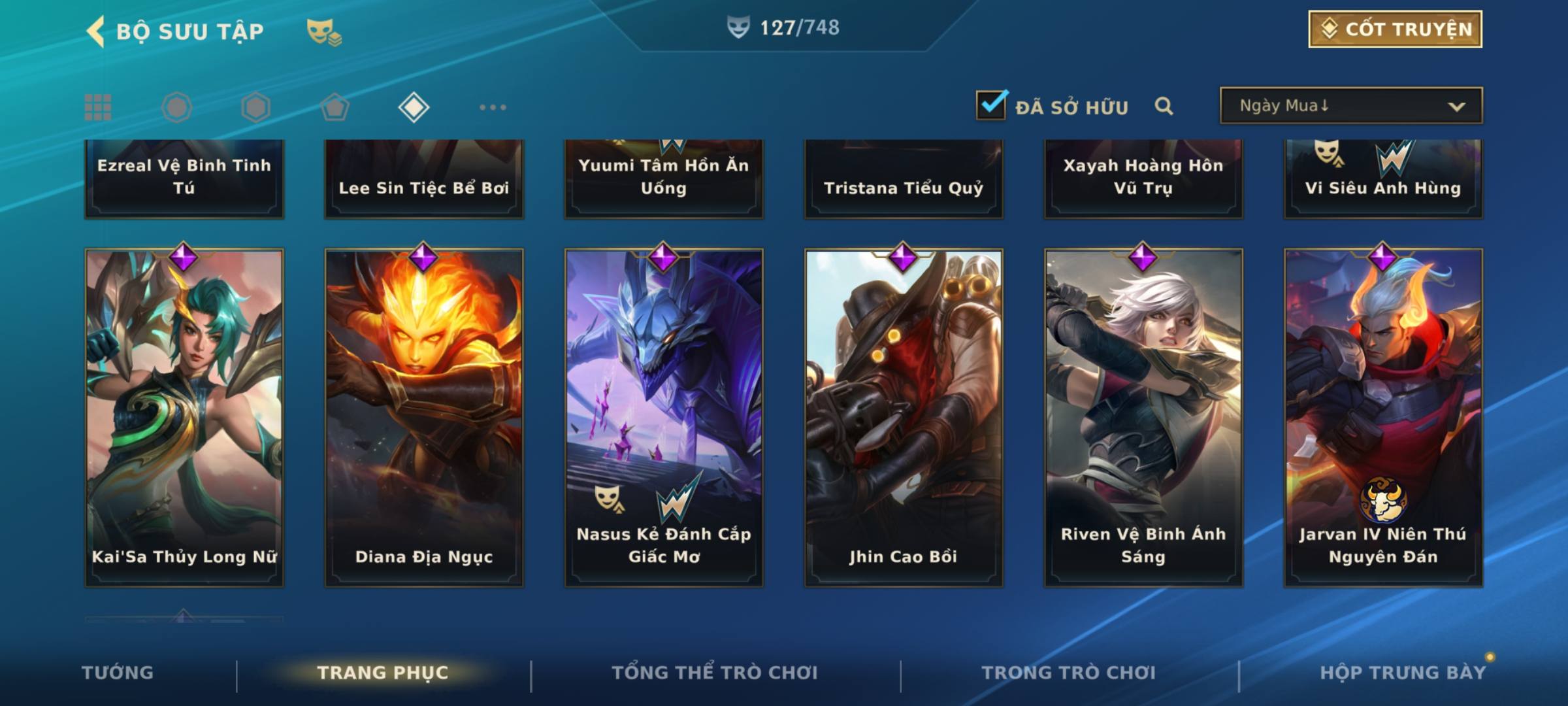The height and width of the screenshot is (706, 1568).
Task: Open the Cốt Truyện button
Action: (x=1395, y=29)
